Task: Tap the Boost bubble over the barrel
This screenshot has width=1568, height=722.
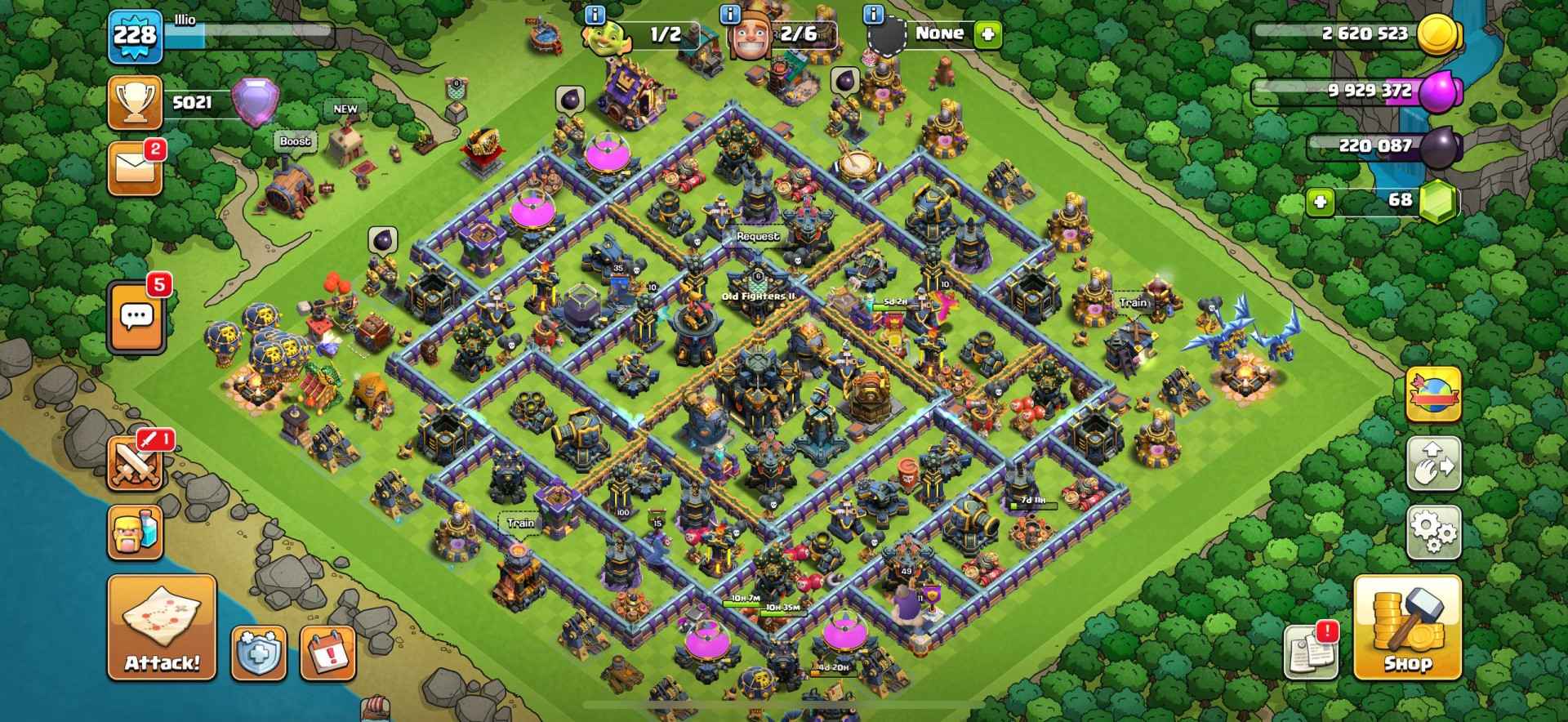Action: tap(295, 141)
